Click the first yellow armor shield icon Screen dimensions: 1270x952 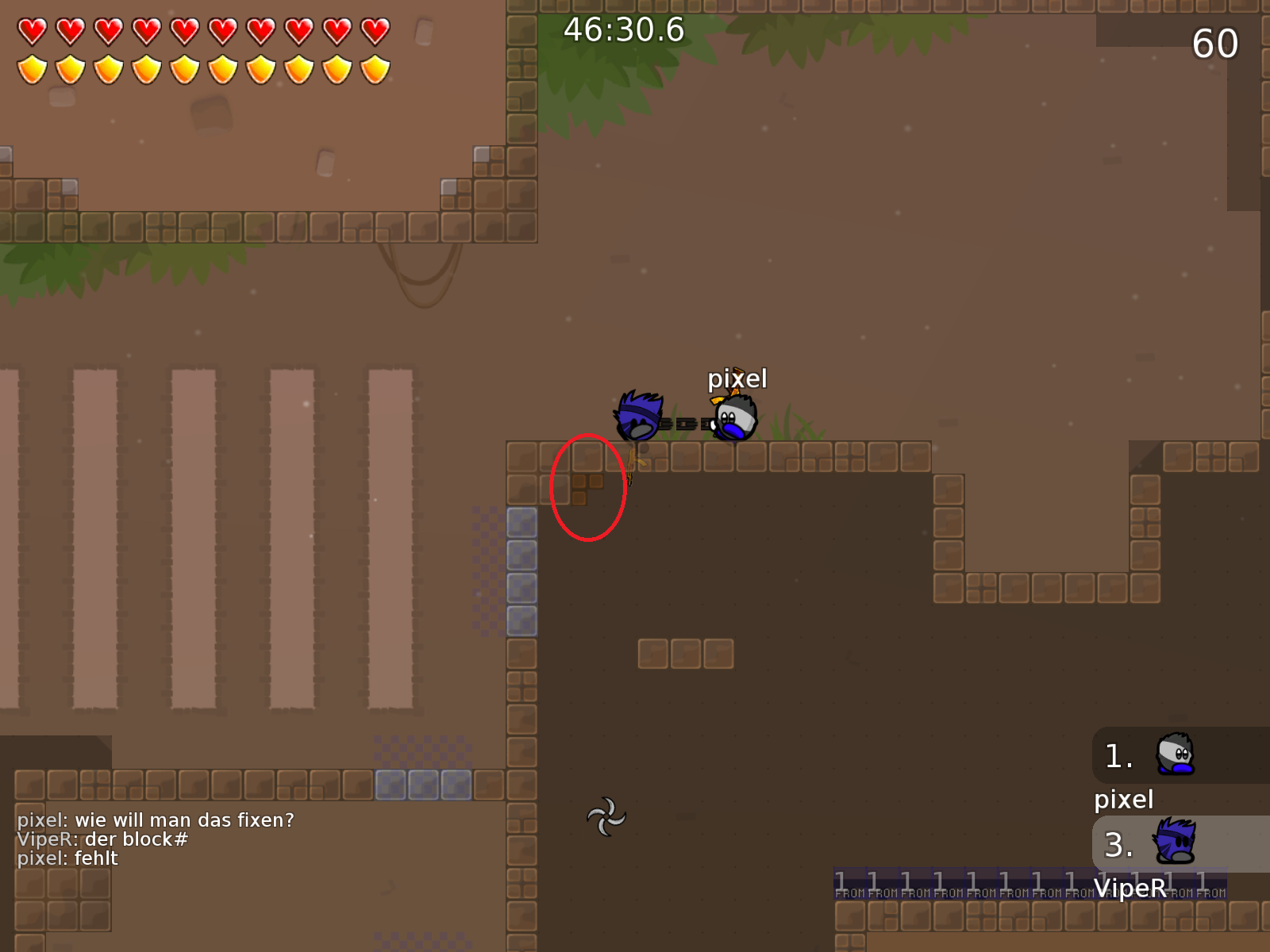click(32, 70)
